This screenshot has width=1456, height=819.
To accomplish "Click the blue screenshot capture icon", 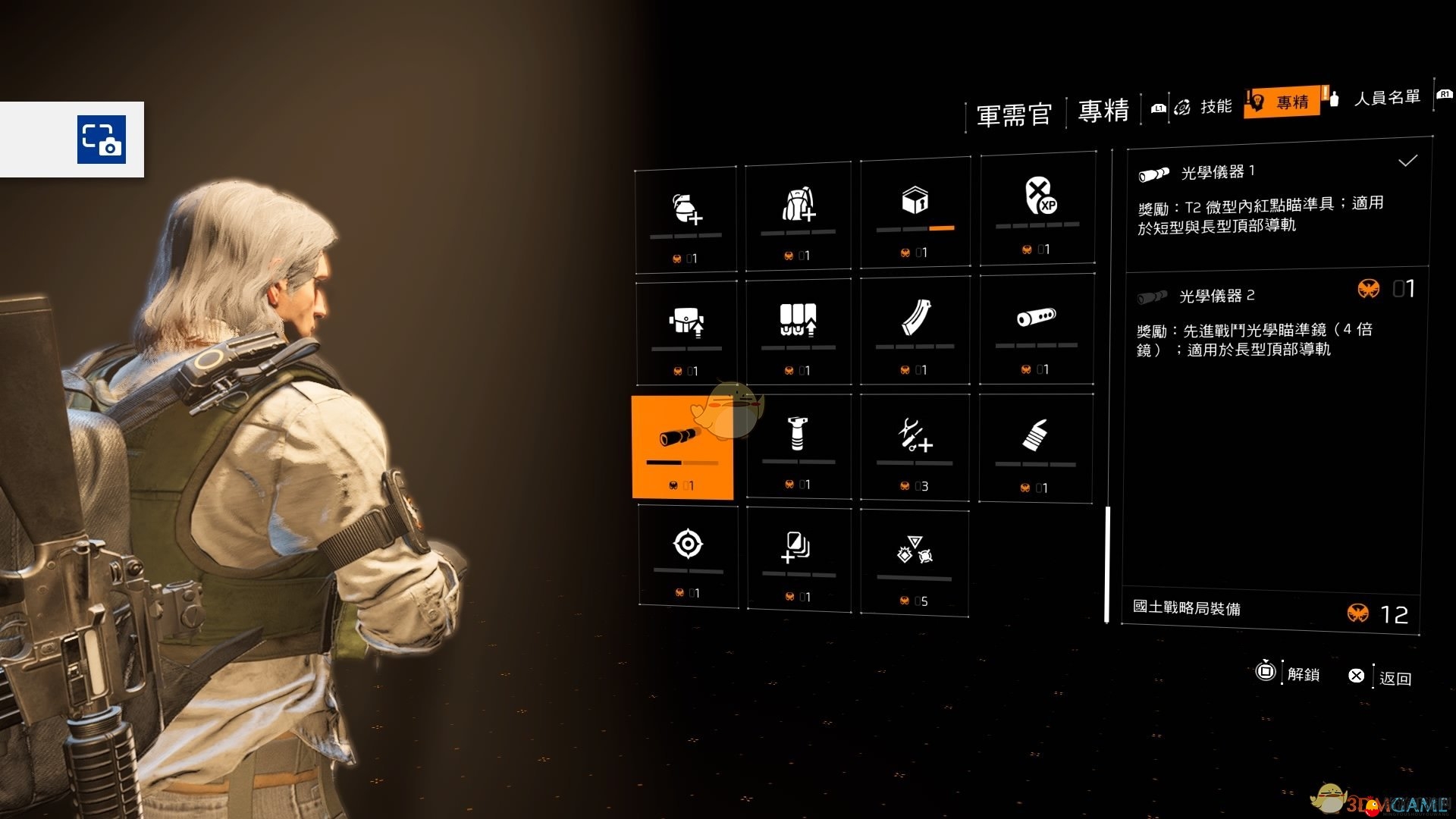I will click(x=102, y=140).
